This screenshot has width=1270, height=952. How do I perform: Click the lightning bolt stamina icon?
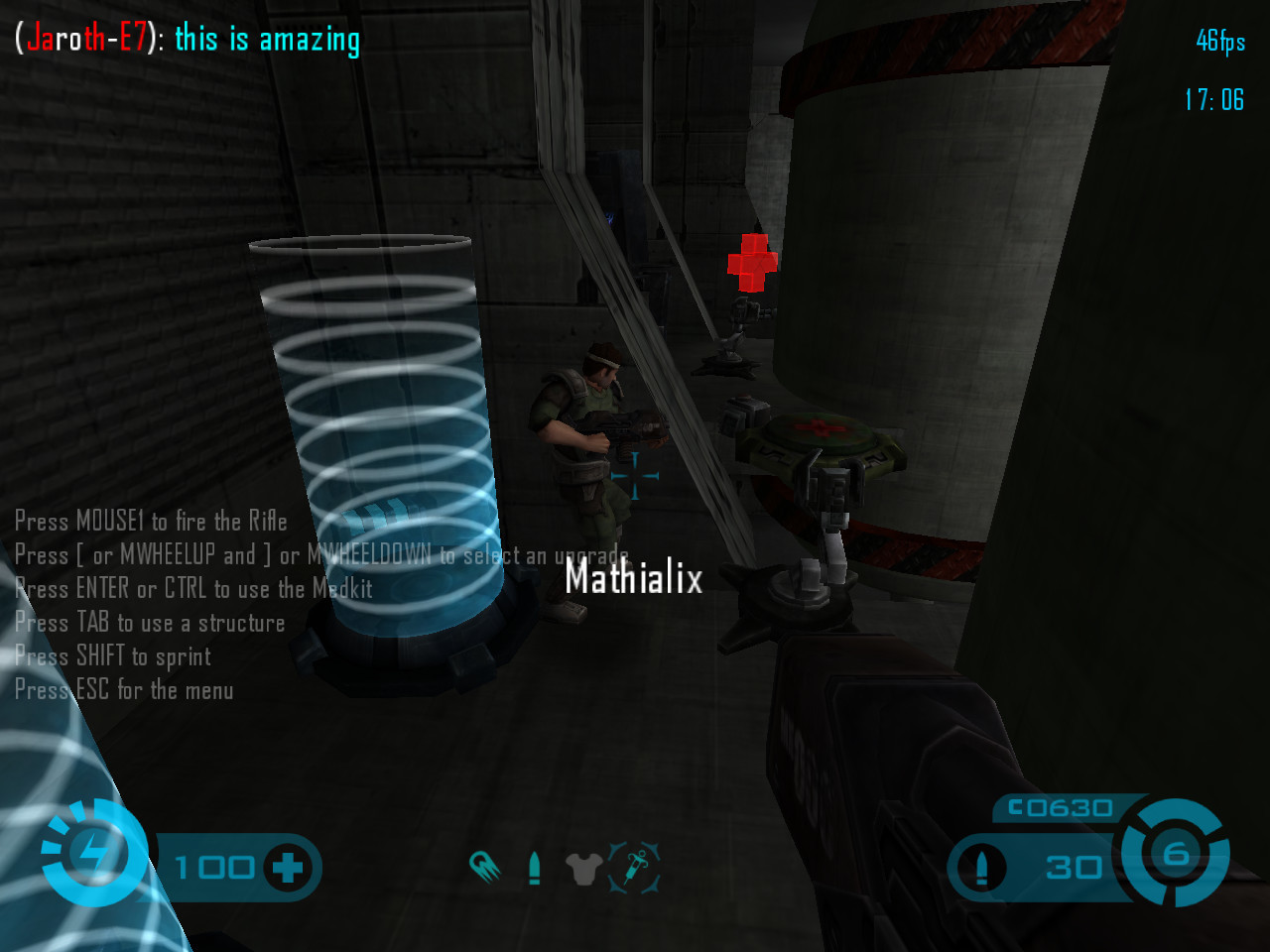click(x=95, y=853)
